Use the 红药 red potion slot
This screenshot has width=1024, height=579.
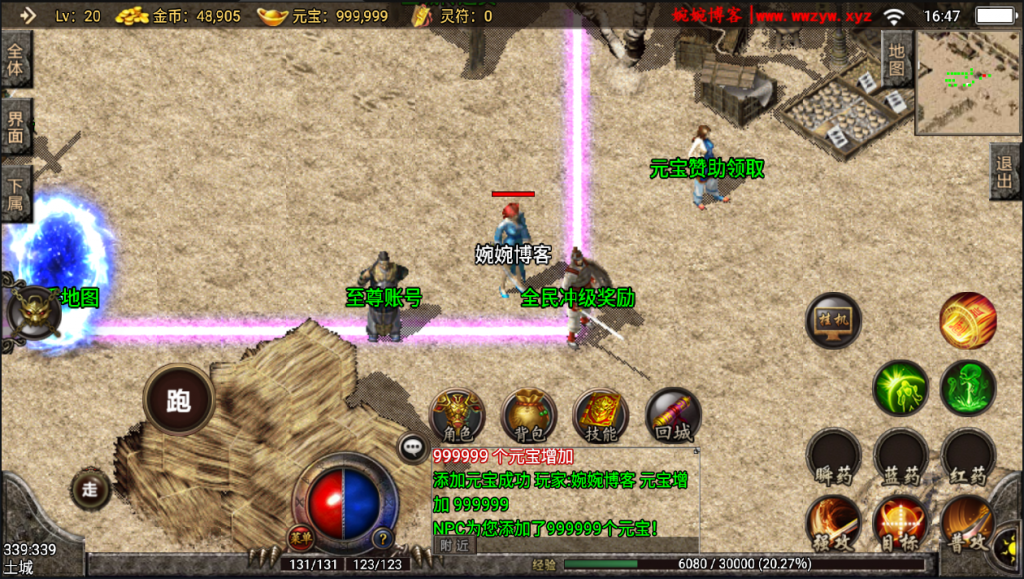coord(967,456)
